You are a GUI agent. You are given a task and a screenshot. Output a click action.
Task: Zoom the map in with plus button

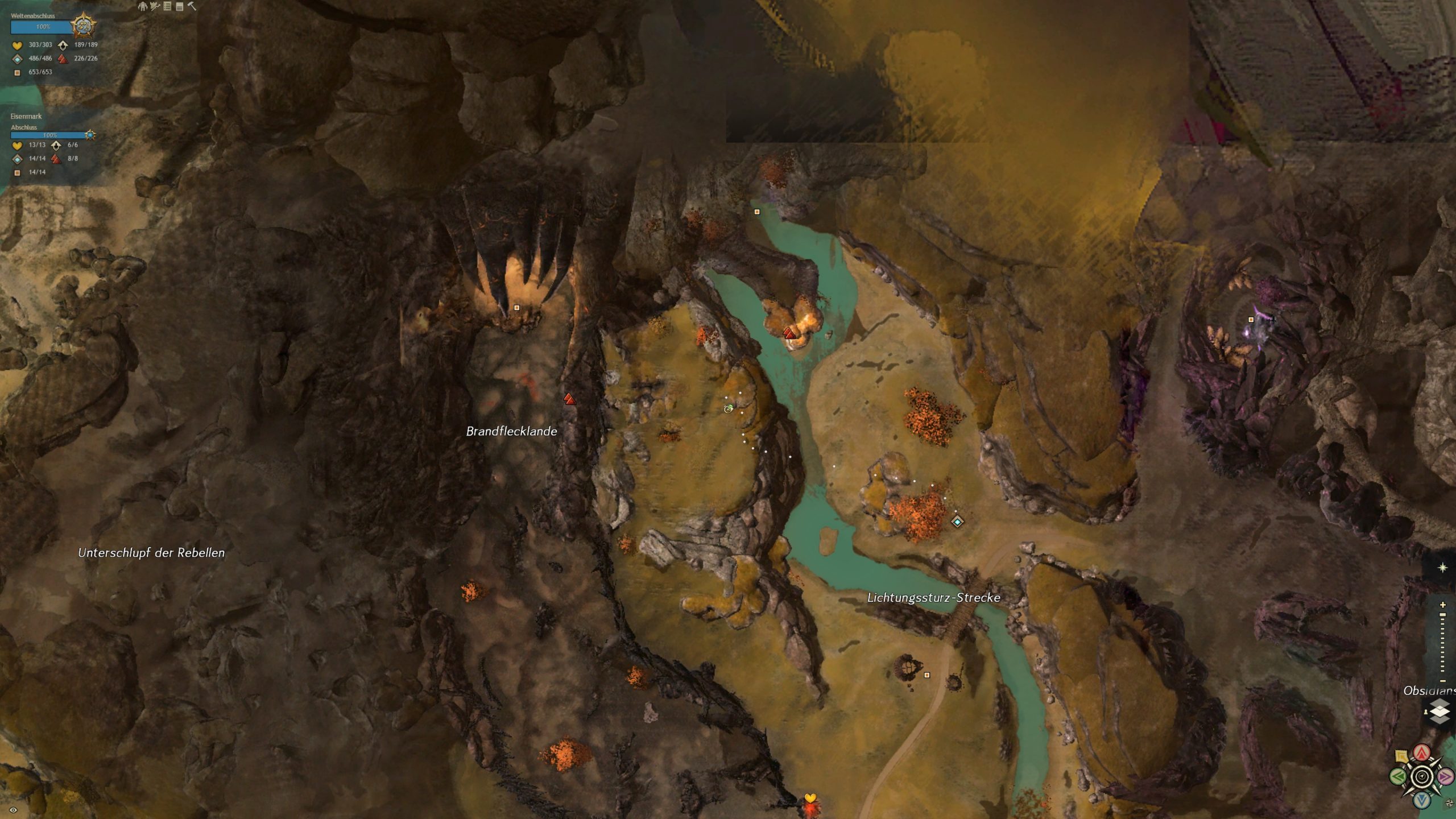tap(1442, 605)
